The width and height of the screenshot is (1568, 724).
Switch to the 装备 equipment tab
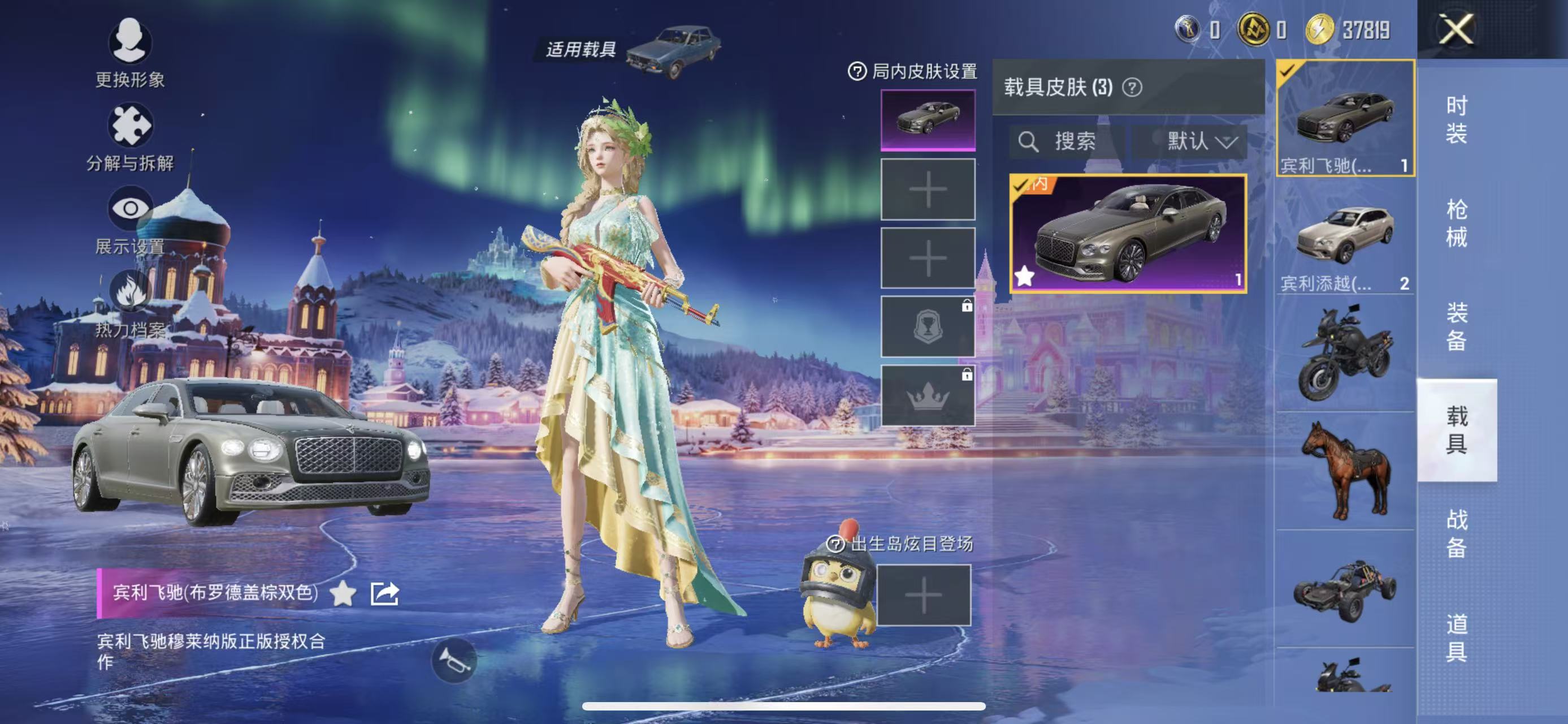click(1456, 326)
